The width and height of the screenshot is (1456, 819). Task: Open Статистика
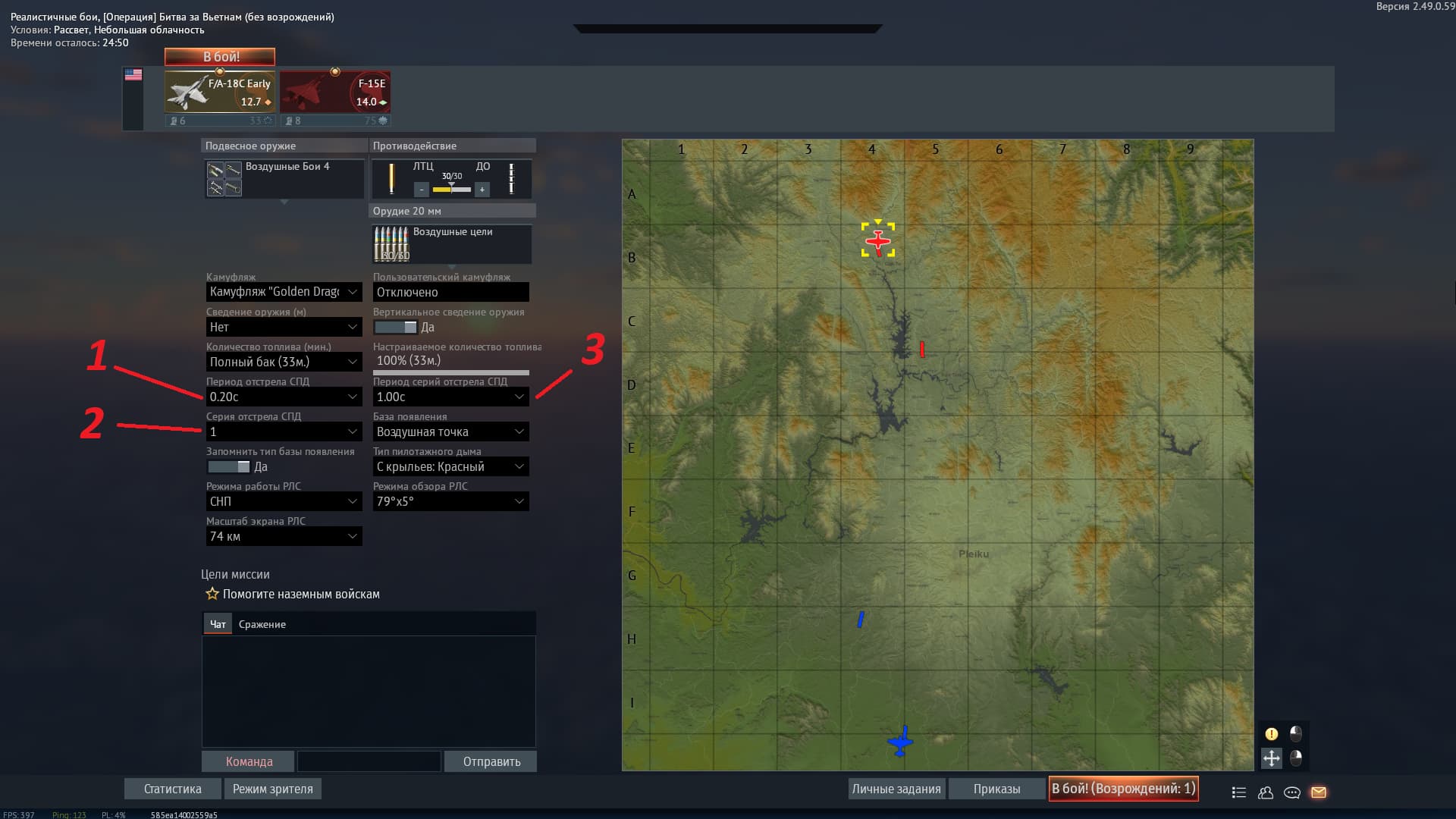(172, 789)
